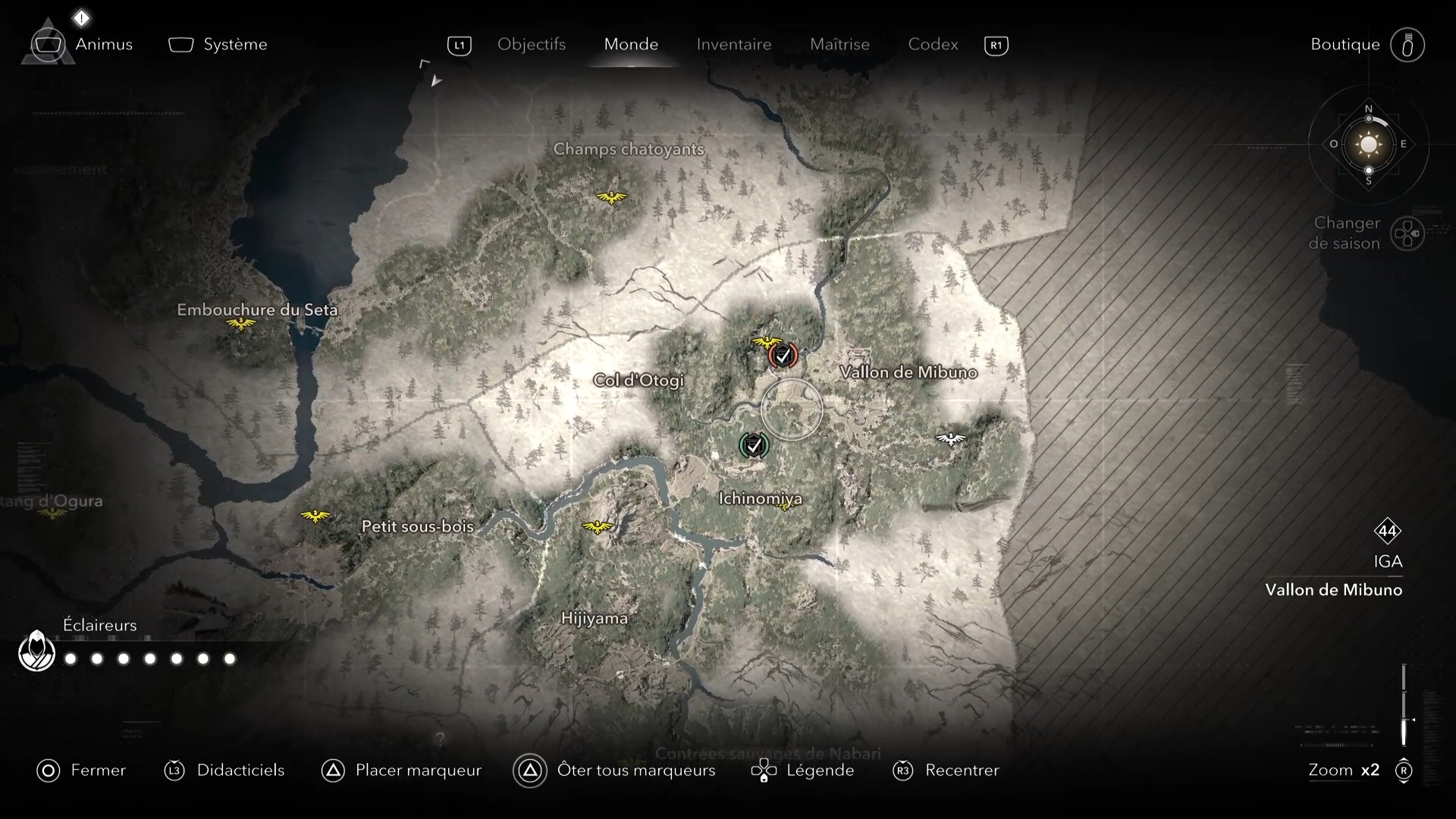Screen dimensions: 1456x819
Task: Toggle the first scout slot under Éclaireurs
Action: point(70,660)
